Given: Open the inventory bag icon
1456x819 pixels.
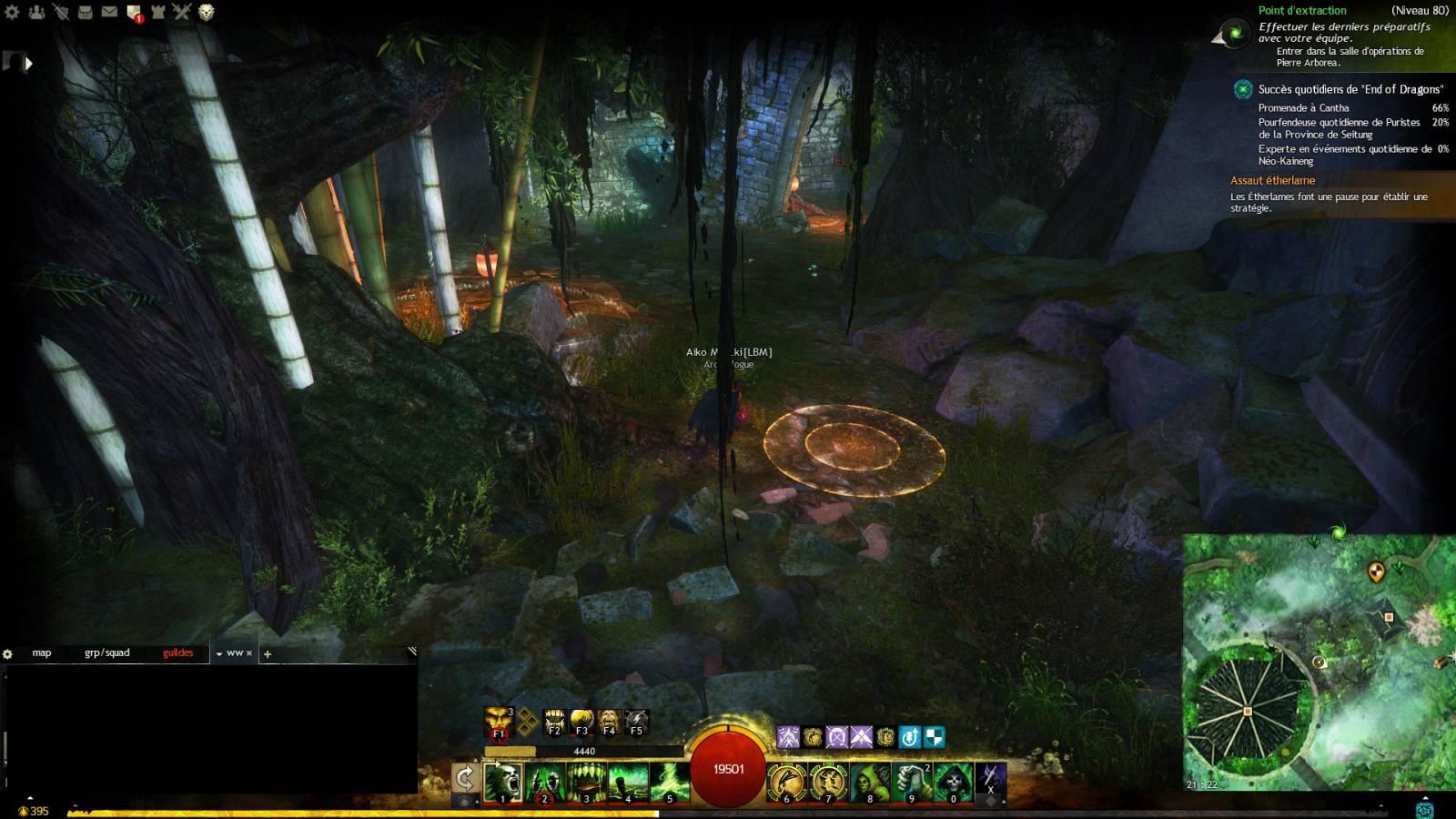Looking at the screenshot, I should [85, 12].
